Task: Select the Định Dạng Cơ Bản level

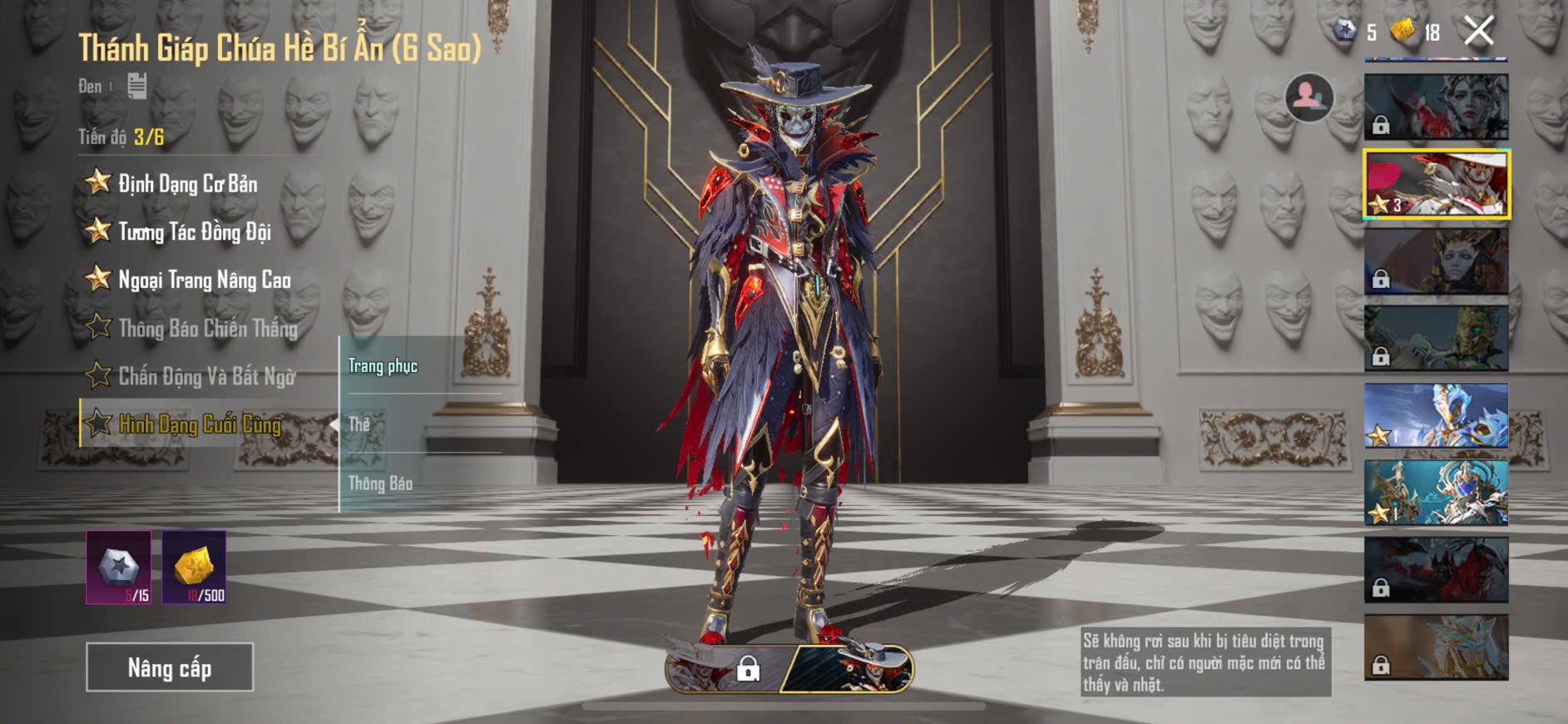Action: click(187, 183)
